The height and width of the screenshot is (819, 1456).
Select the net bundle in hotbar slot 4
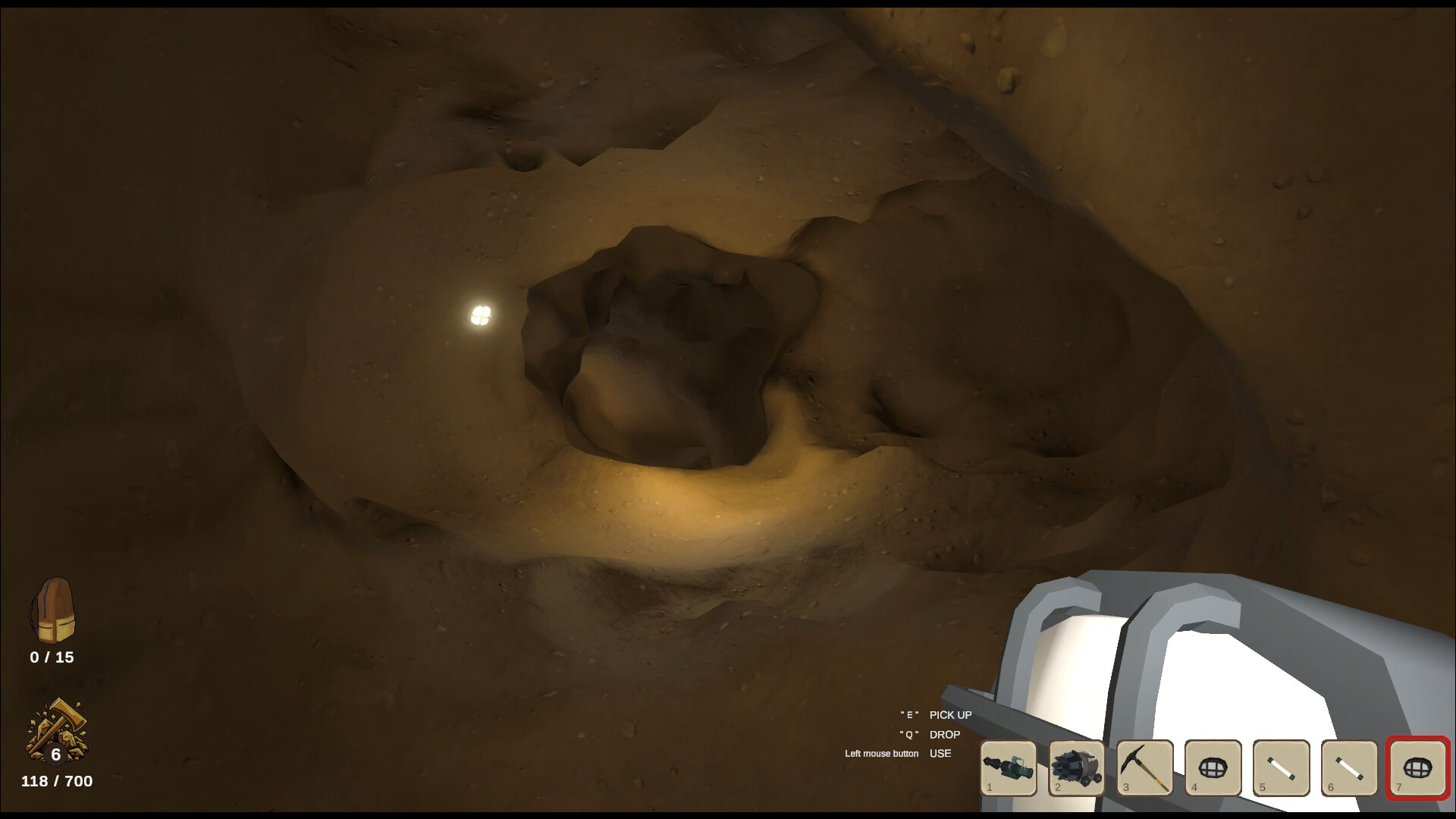(1213, 769)
